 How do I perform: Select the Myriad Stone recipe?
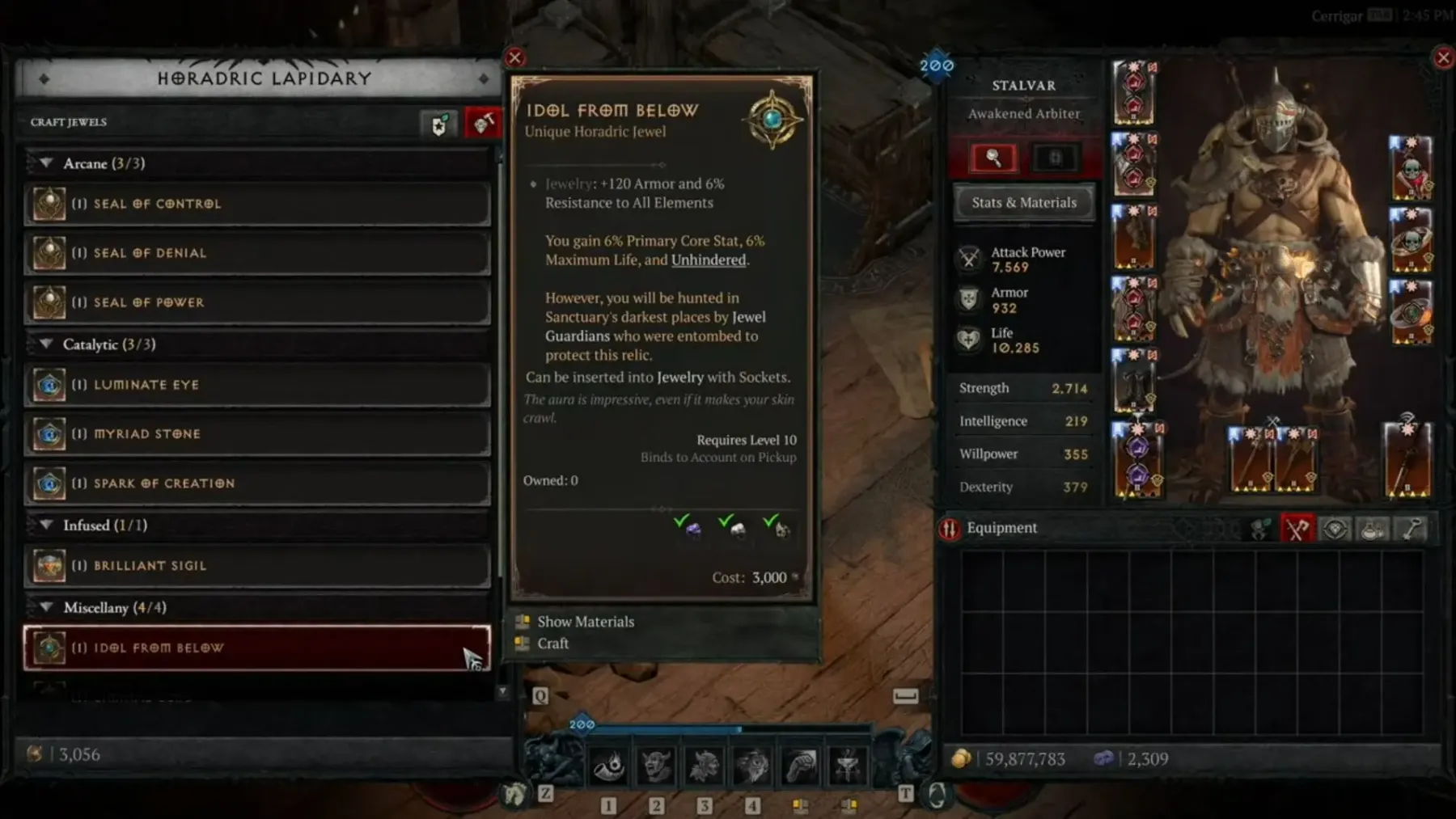257,434
